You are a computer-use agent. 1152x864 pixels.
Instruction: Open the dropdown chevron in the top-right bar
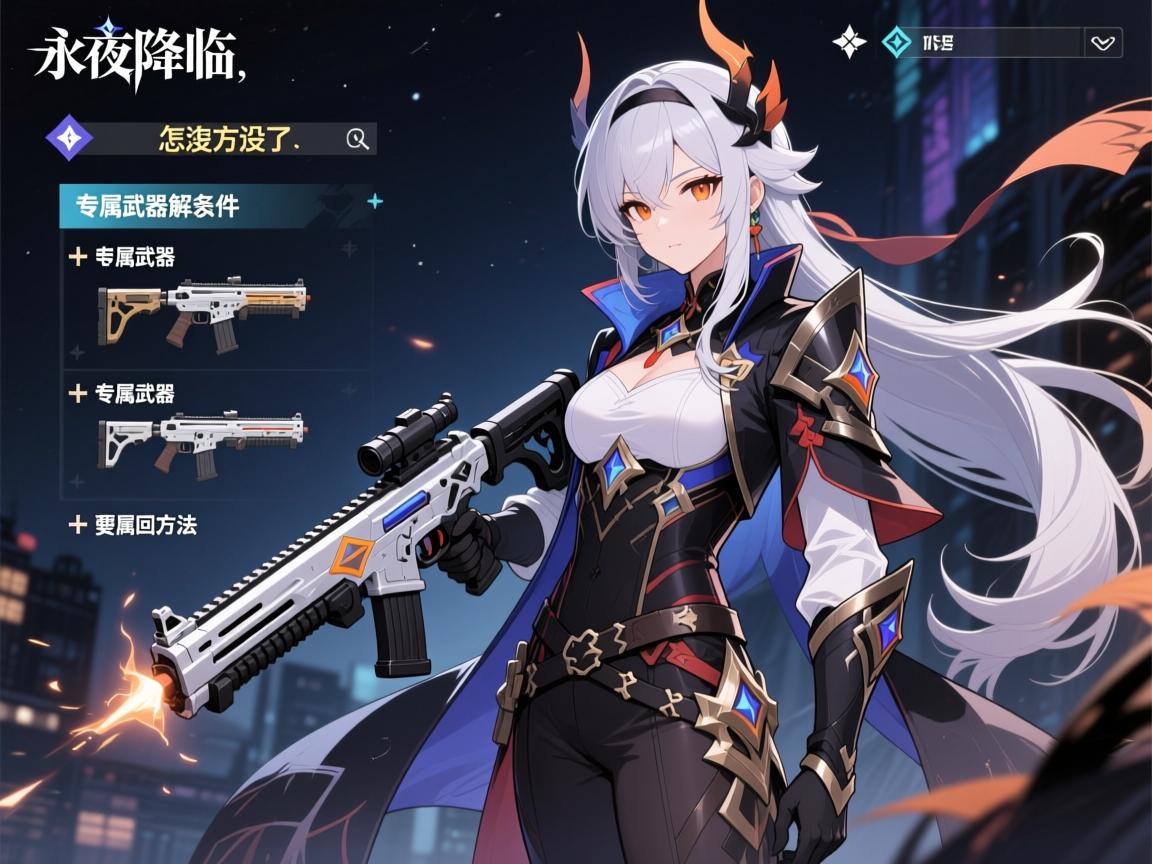pyautogui.click(x=1103, y=43)
